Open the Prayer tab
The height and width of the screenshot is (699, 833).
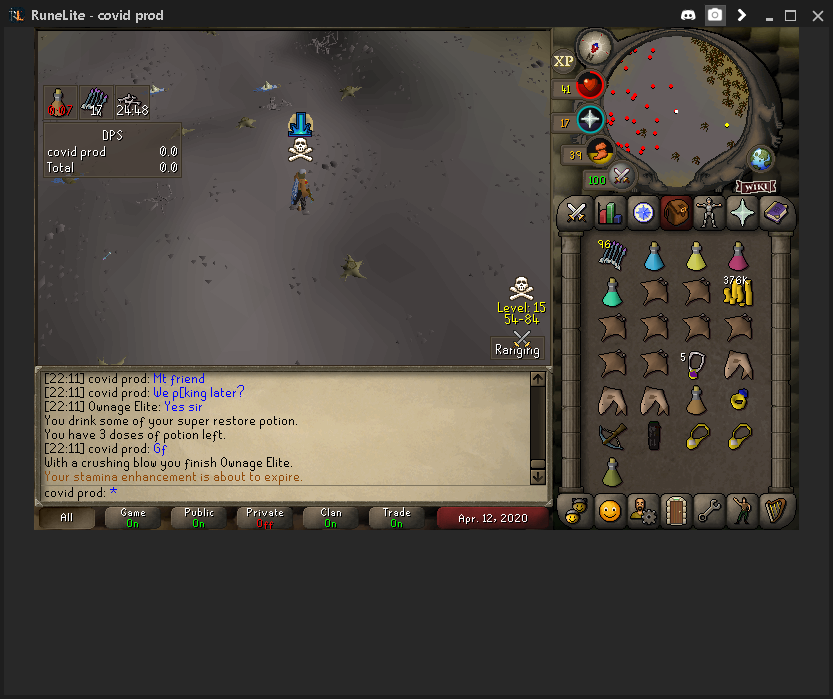click(743, 212)
